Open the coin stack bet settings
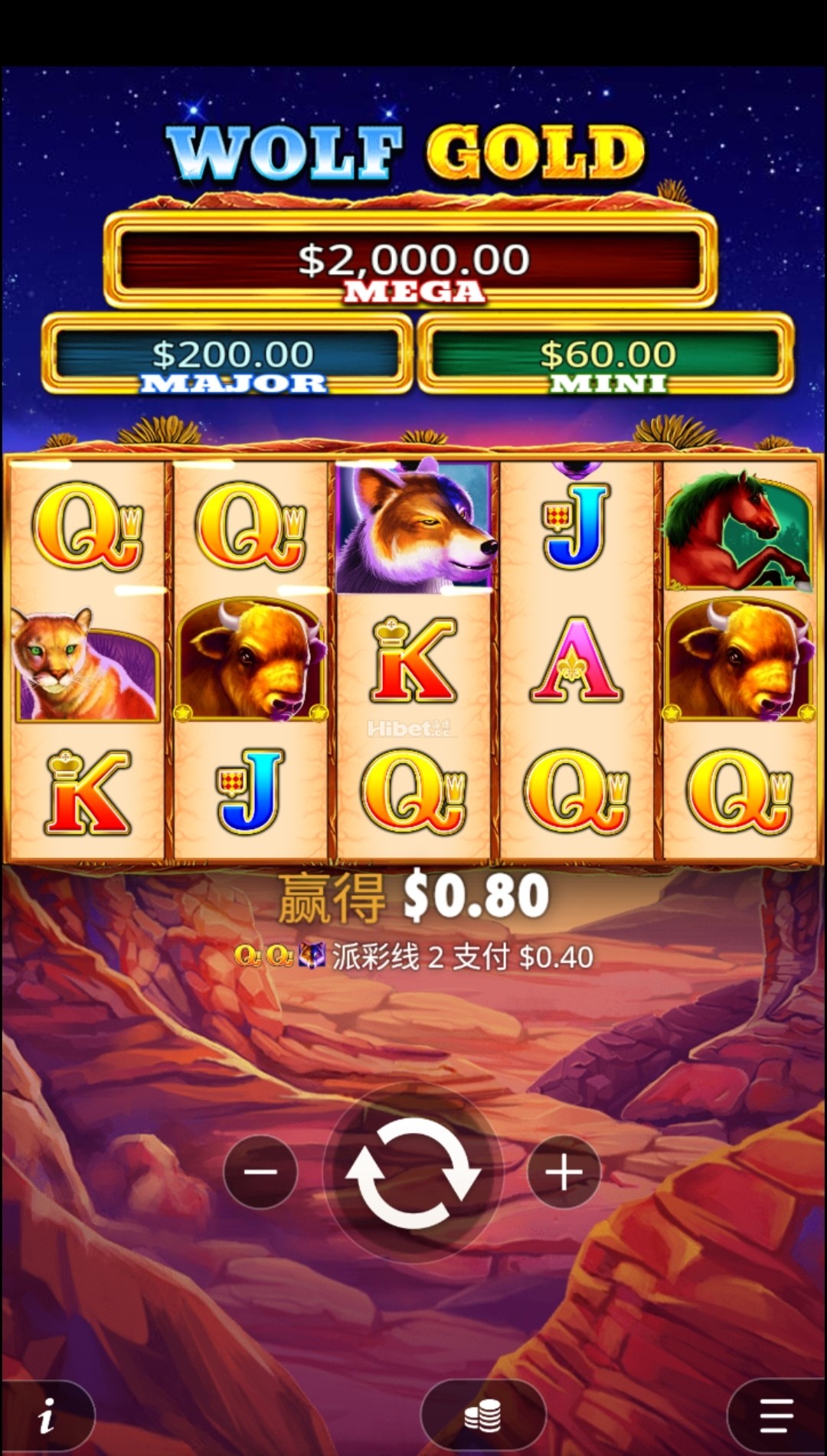 483,1416
